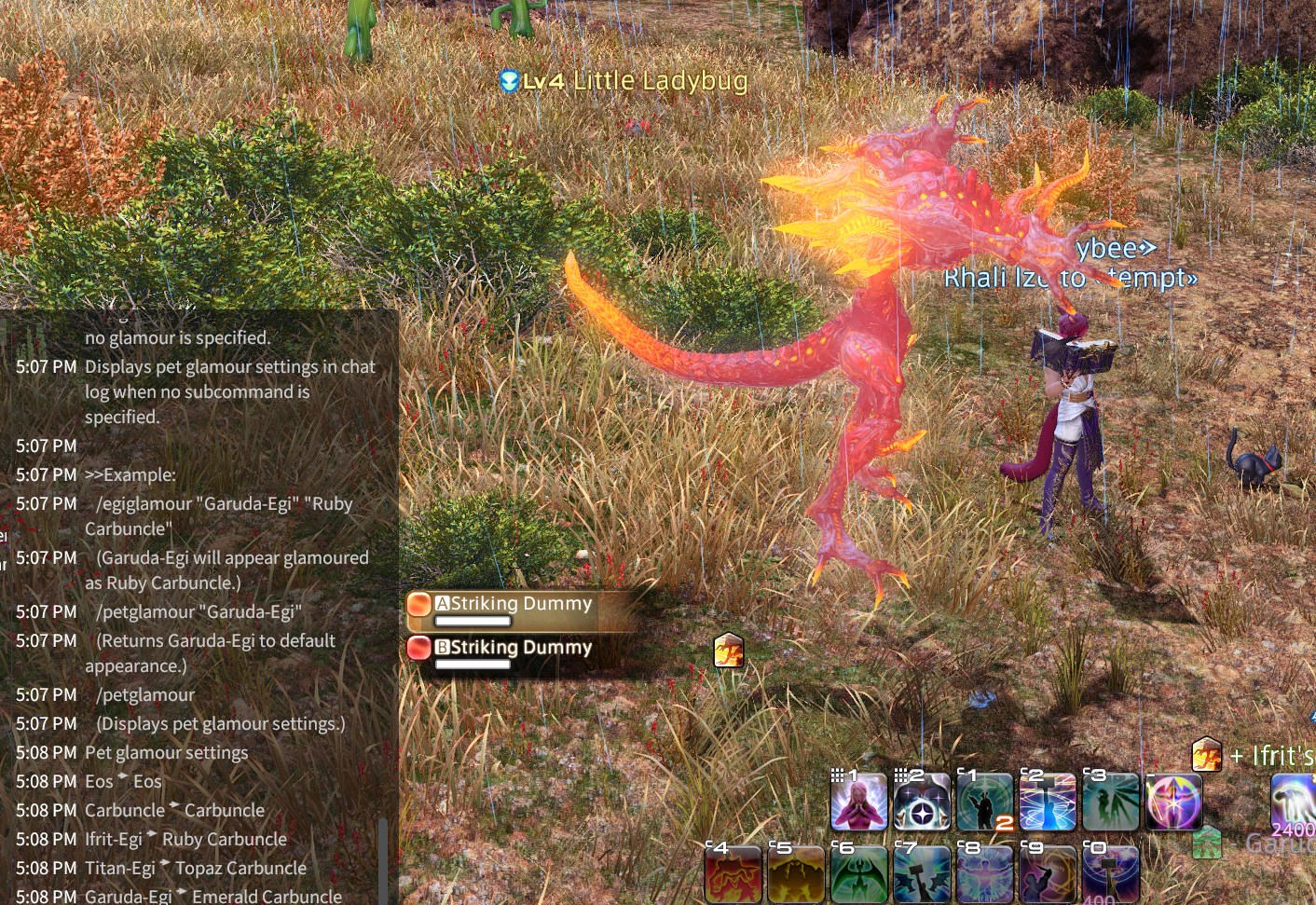This screenshot has height=905, width=1316.
Task: Activate the blue hammer and wings ability
Action: (922, 875)
